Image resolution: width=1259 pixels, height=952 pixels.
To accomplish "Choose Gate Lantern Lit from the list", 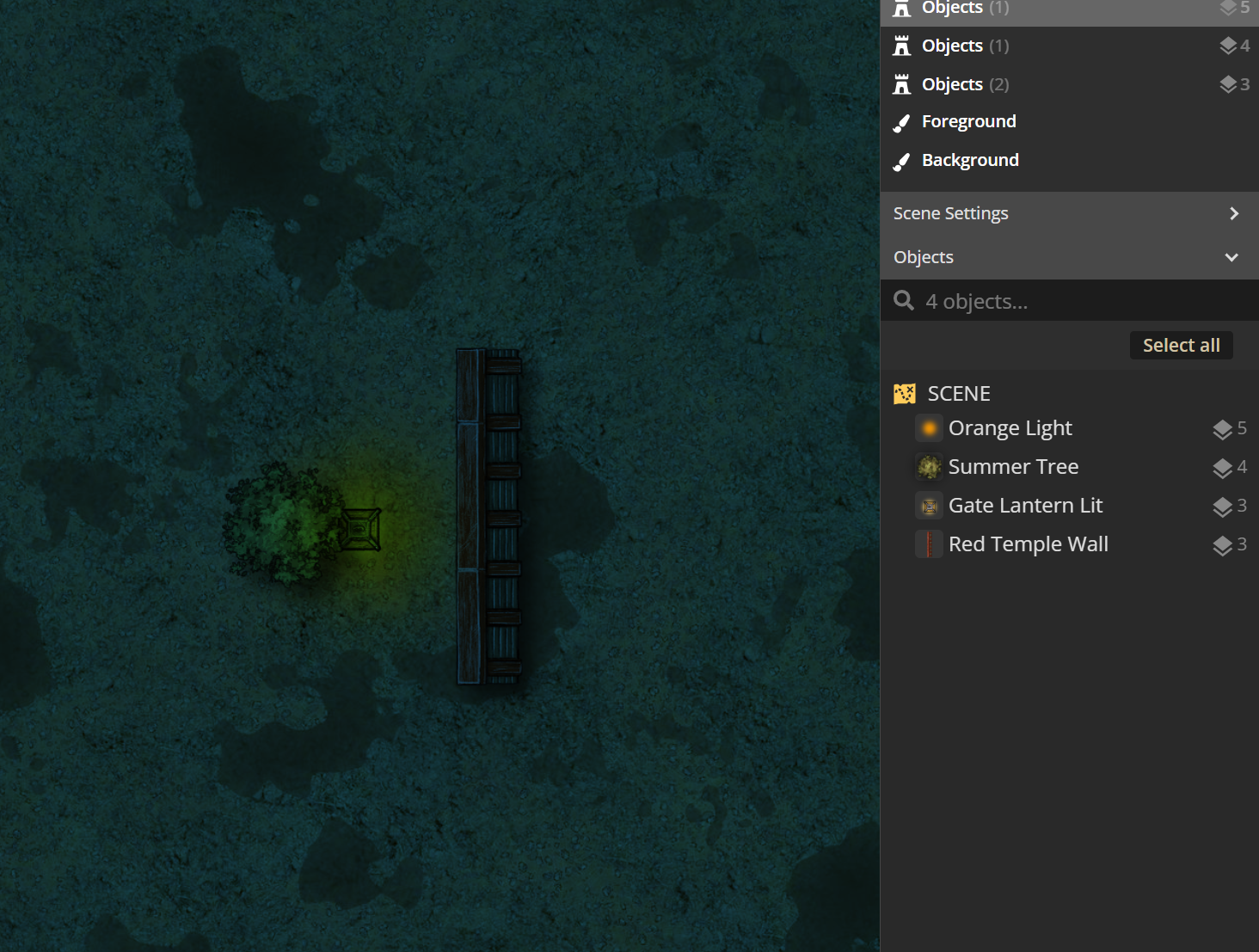I will pyautogui.click(x=1025, y=506).
